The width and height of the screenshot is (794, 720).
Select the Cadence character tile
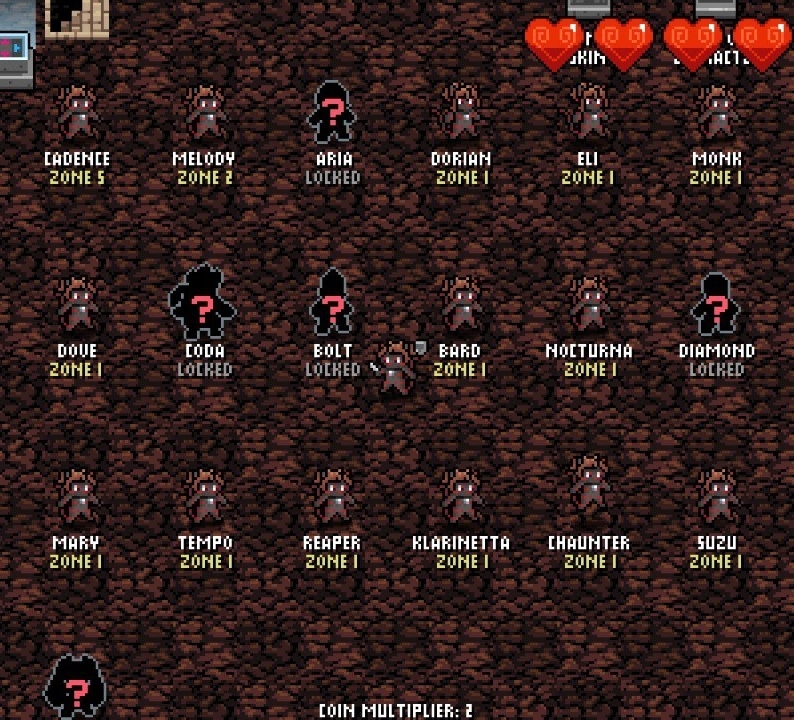pos(77,113)
